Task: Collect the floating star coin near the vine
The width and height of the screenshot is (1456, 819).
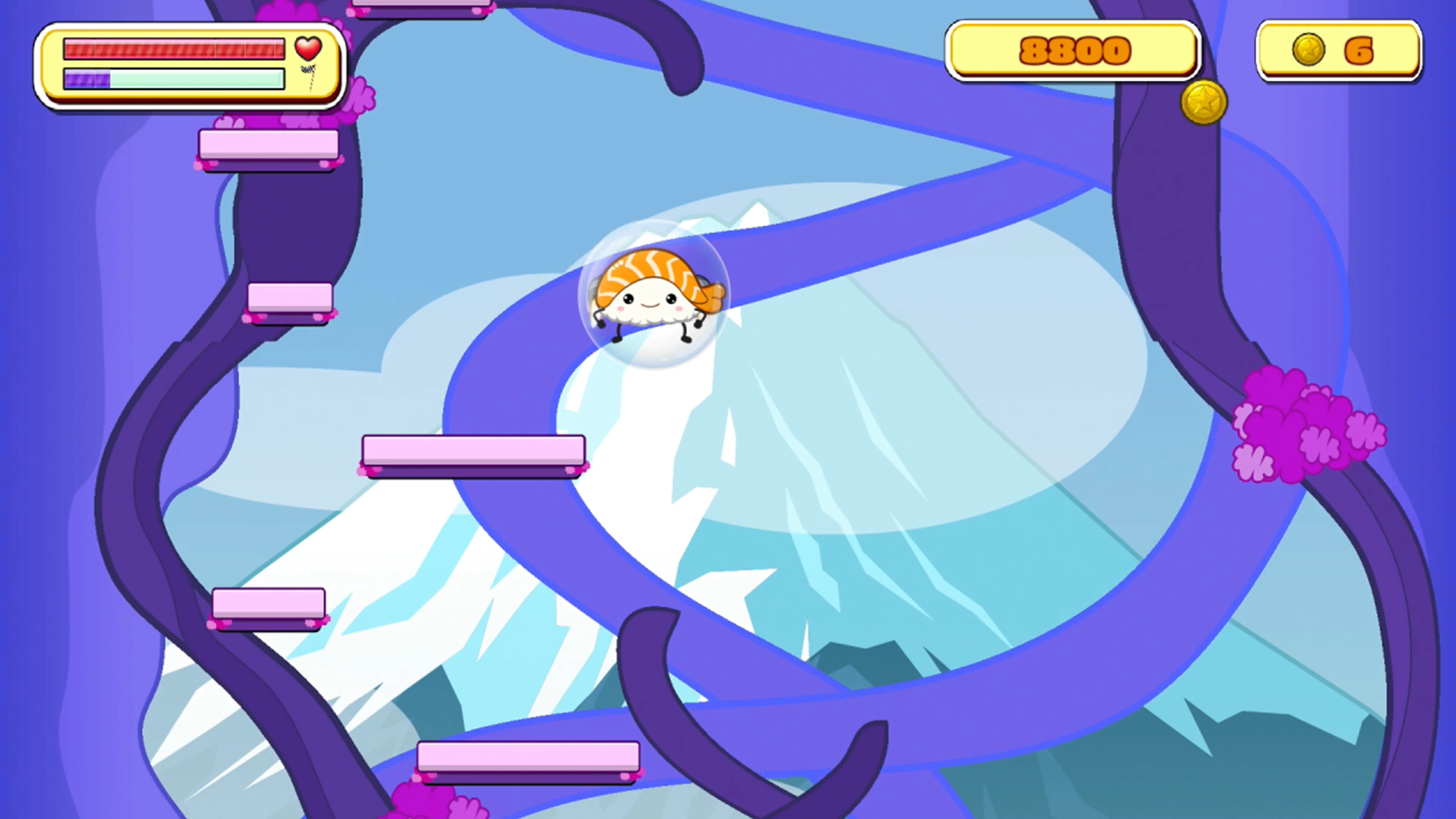Action: (1205, 102)
